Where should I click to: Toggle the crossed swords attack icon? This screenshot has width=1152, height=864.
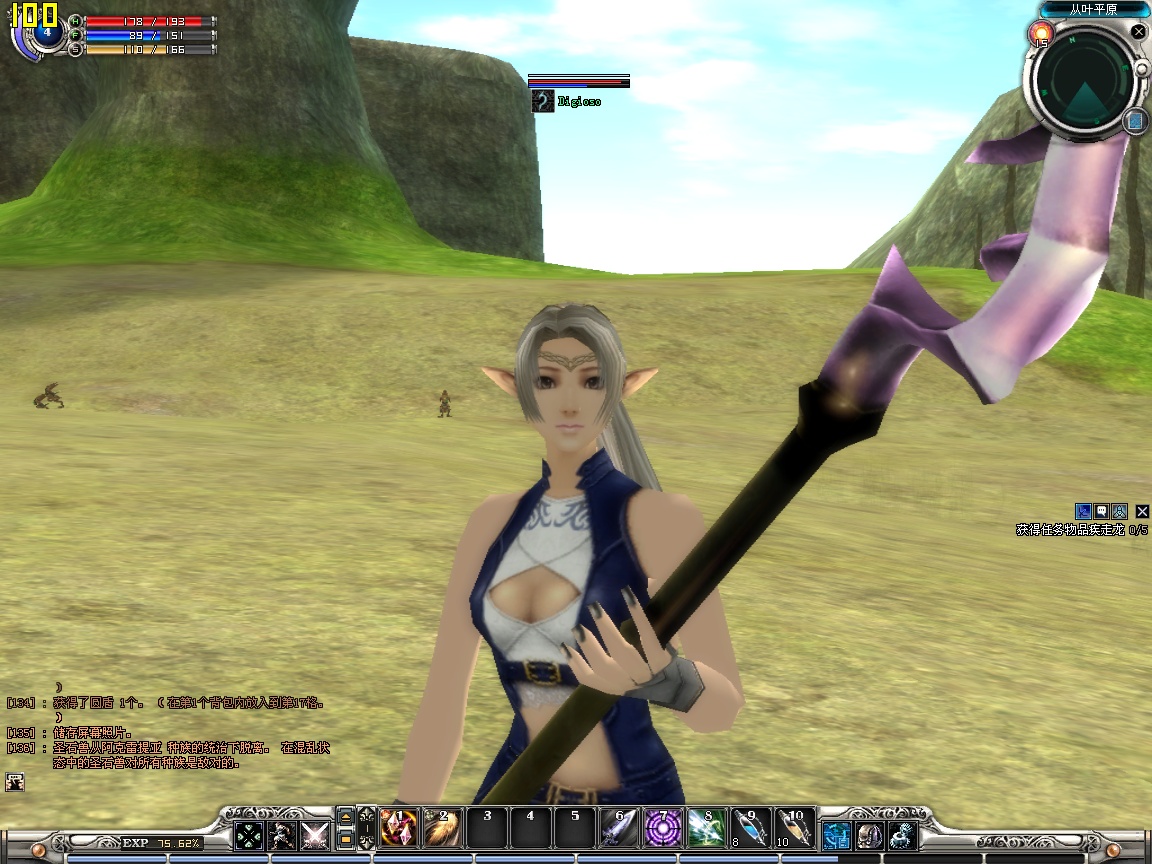pyautogui.click(x=315, y=836)
